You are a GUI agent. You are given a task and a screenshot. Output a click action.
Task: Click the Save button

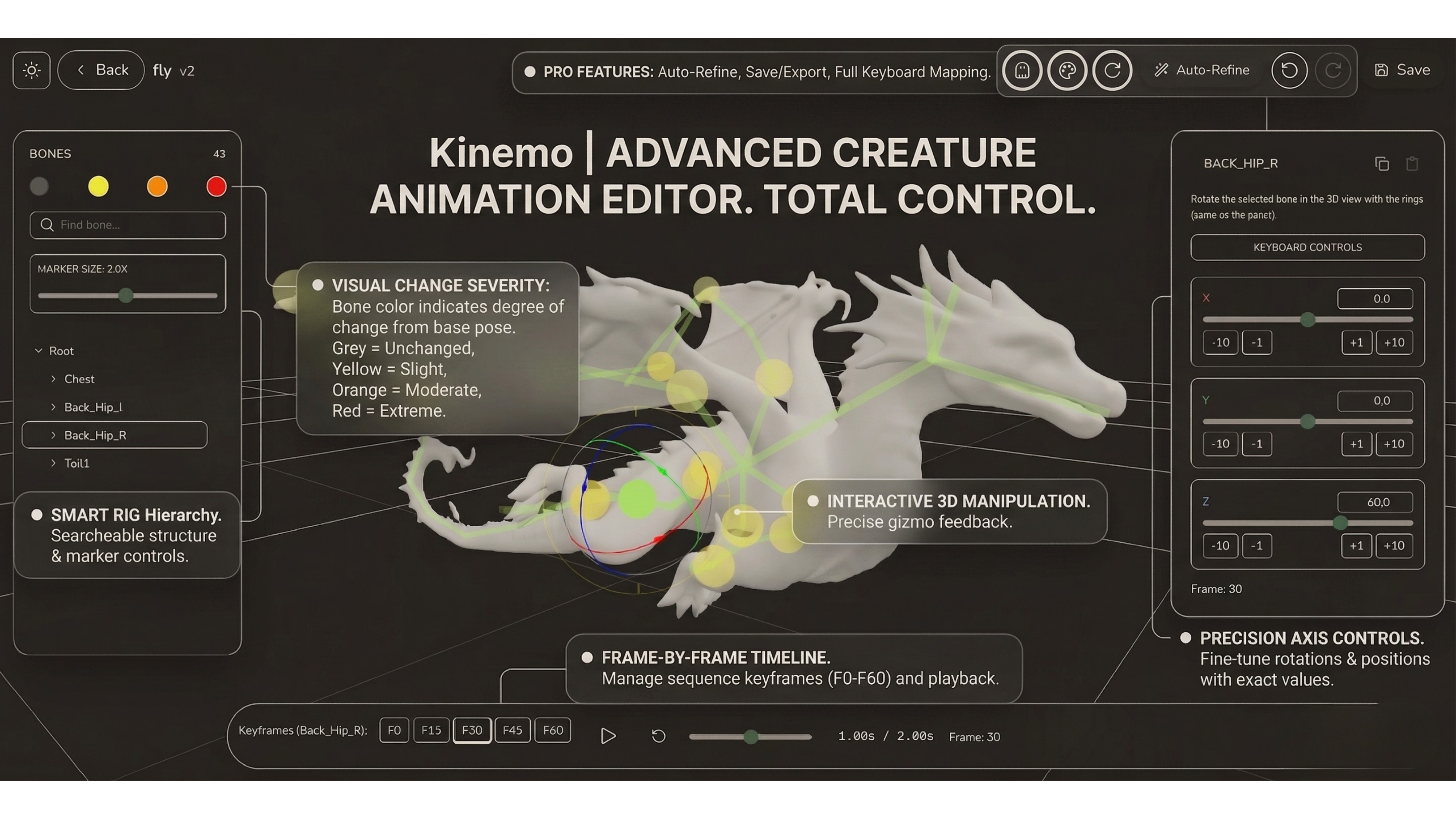pyautogui.click(x=1402, y=70)
